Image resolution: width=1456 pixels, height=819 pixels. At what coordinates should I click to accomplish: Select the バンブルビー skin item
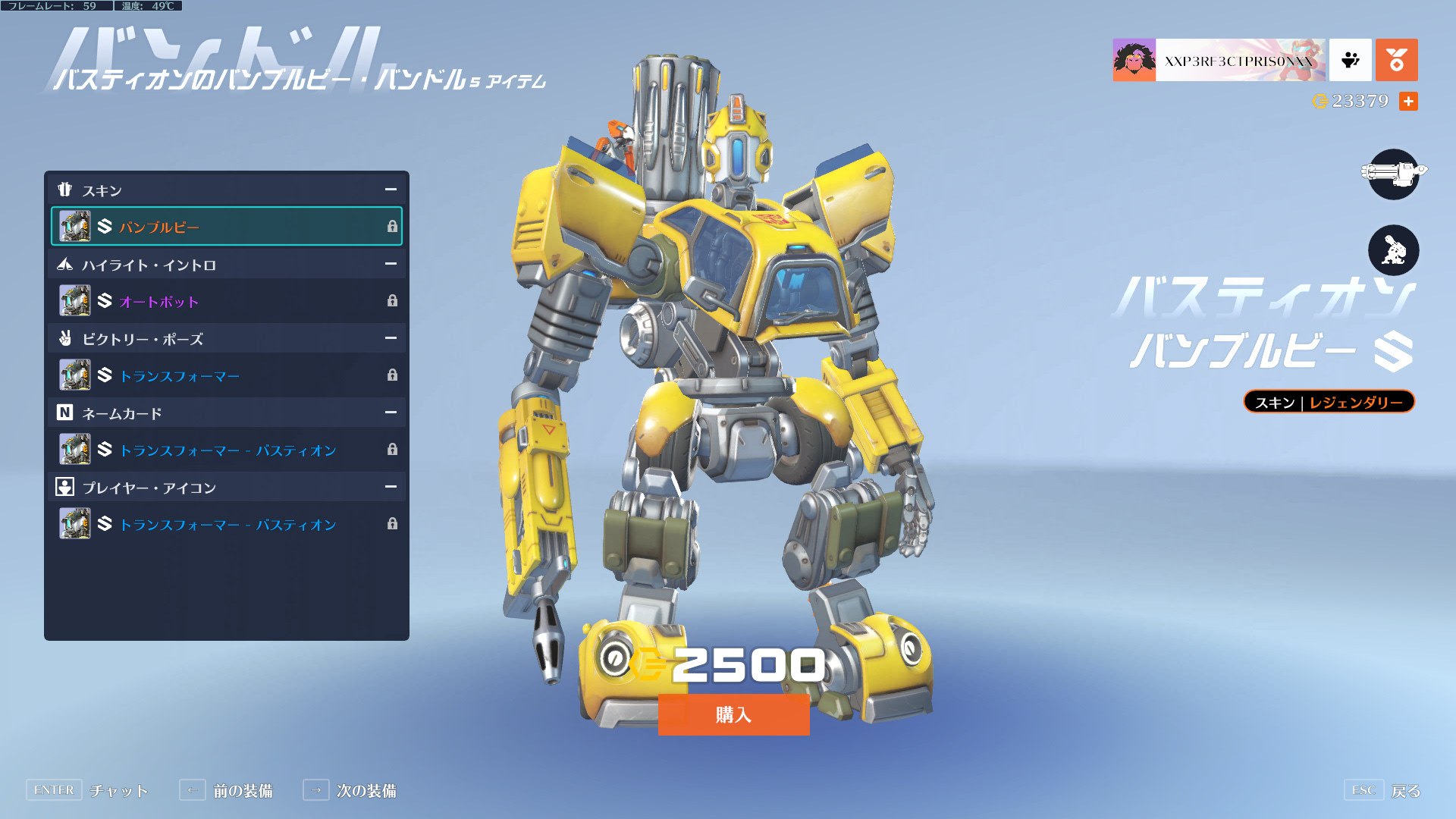(226, 227)
